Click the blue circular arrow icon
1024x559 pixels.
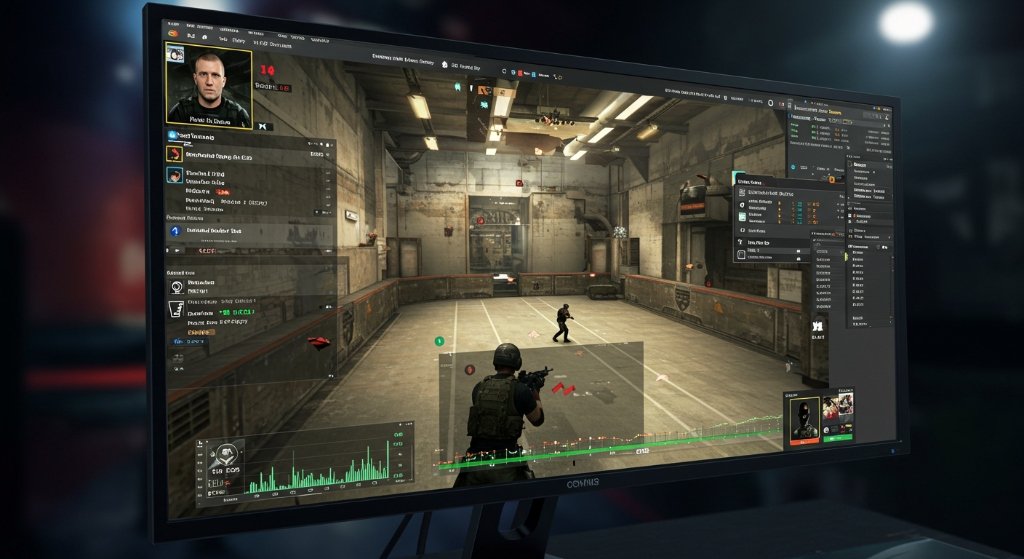point(176,231)
